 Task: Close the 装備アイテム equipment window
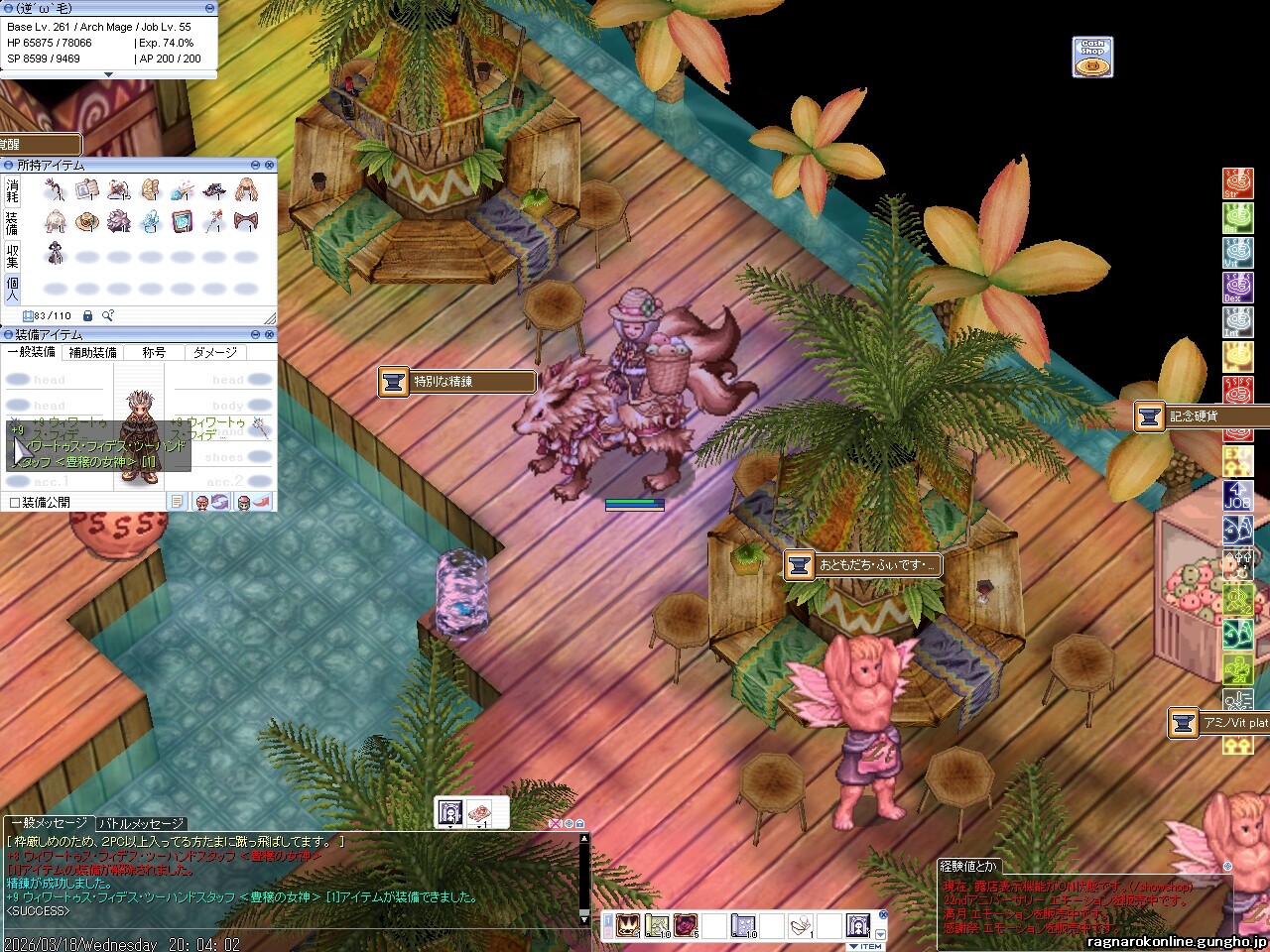(x=269, y=335)
